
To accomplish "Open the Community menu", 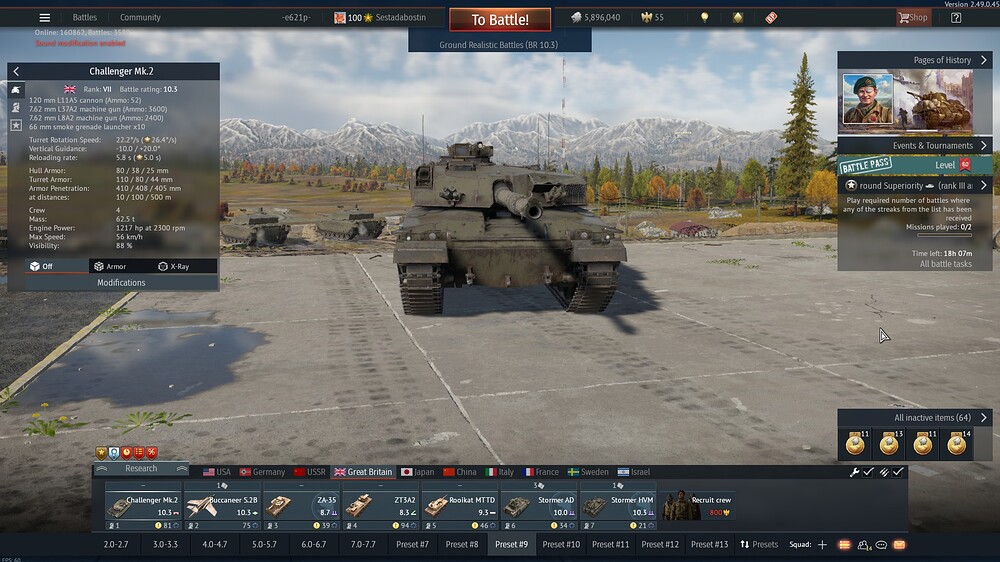I will click(140, 17).
